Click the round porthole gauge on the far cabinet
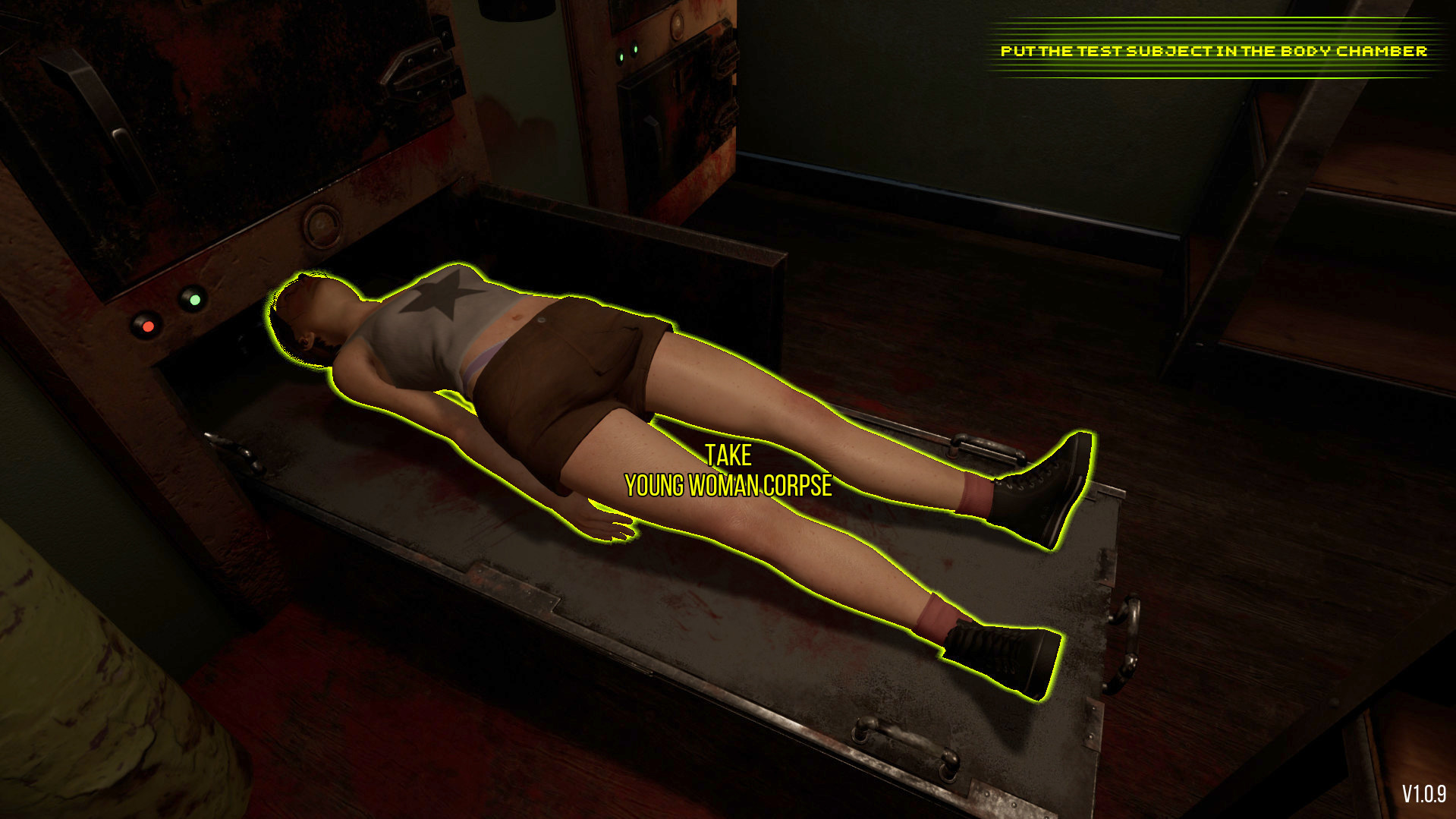The height and width of the screenshot is (819, 1456). tap(678, 24)
